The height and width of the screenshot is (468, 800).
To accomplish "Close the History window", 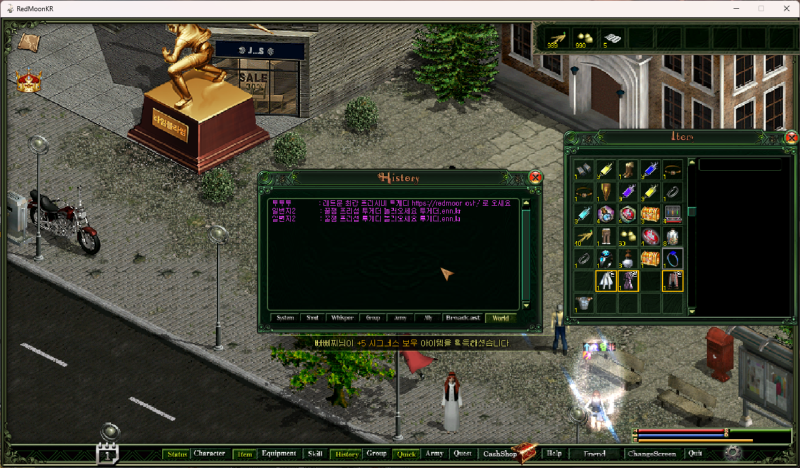I will tap(535, 177).
